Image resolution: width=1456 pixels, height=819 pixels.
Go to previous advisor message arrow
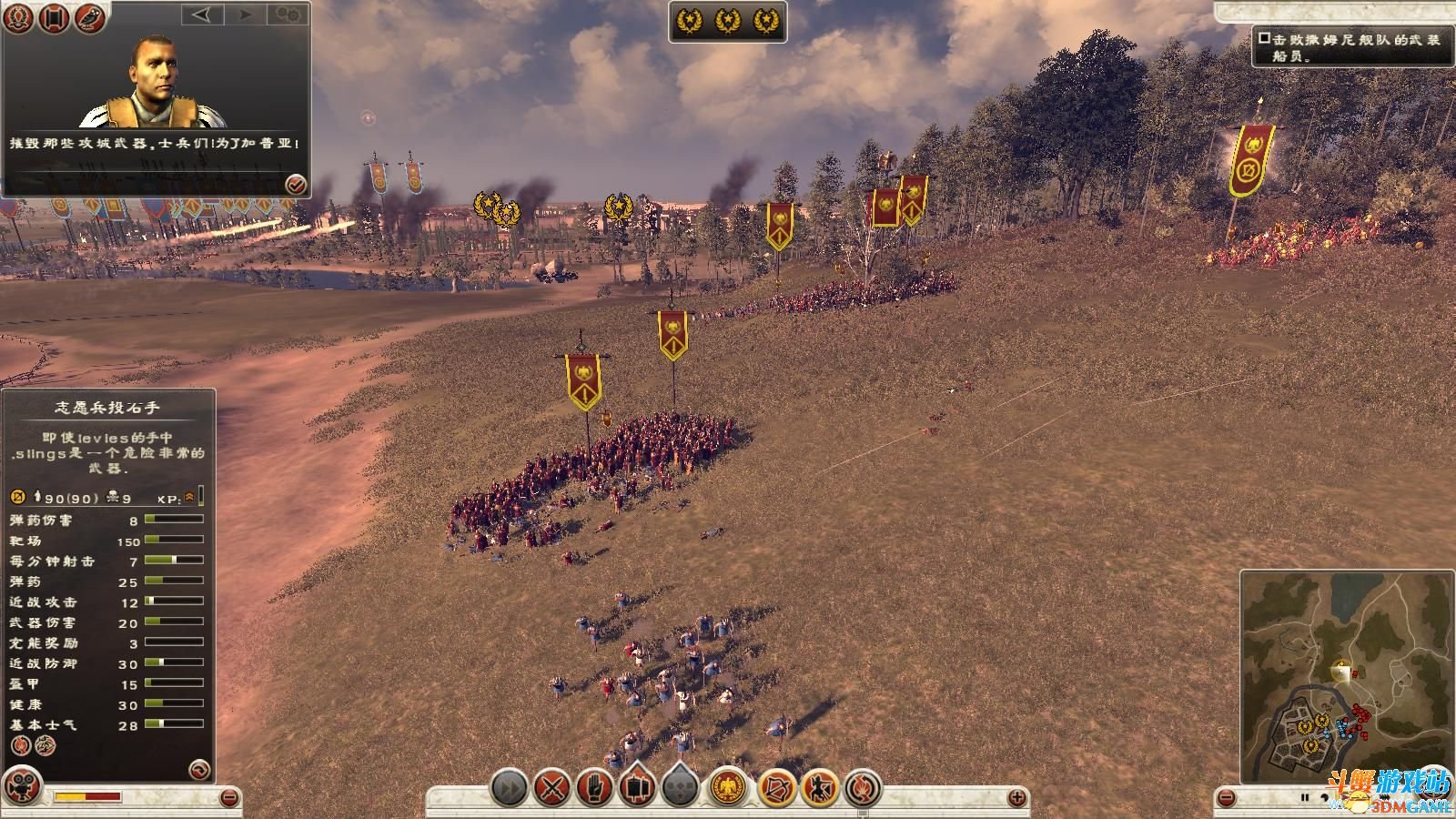pos(201,15)
